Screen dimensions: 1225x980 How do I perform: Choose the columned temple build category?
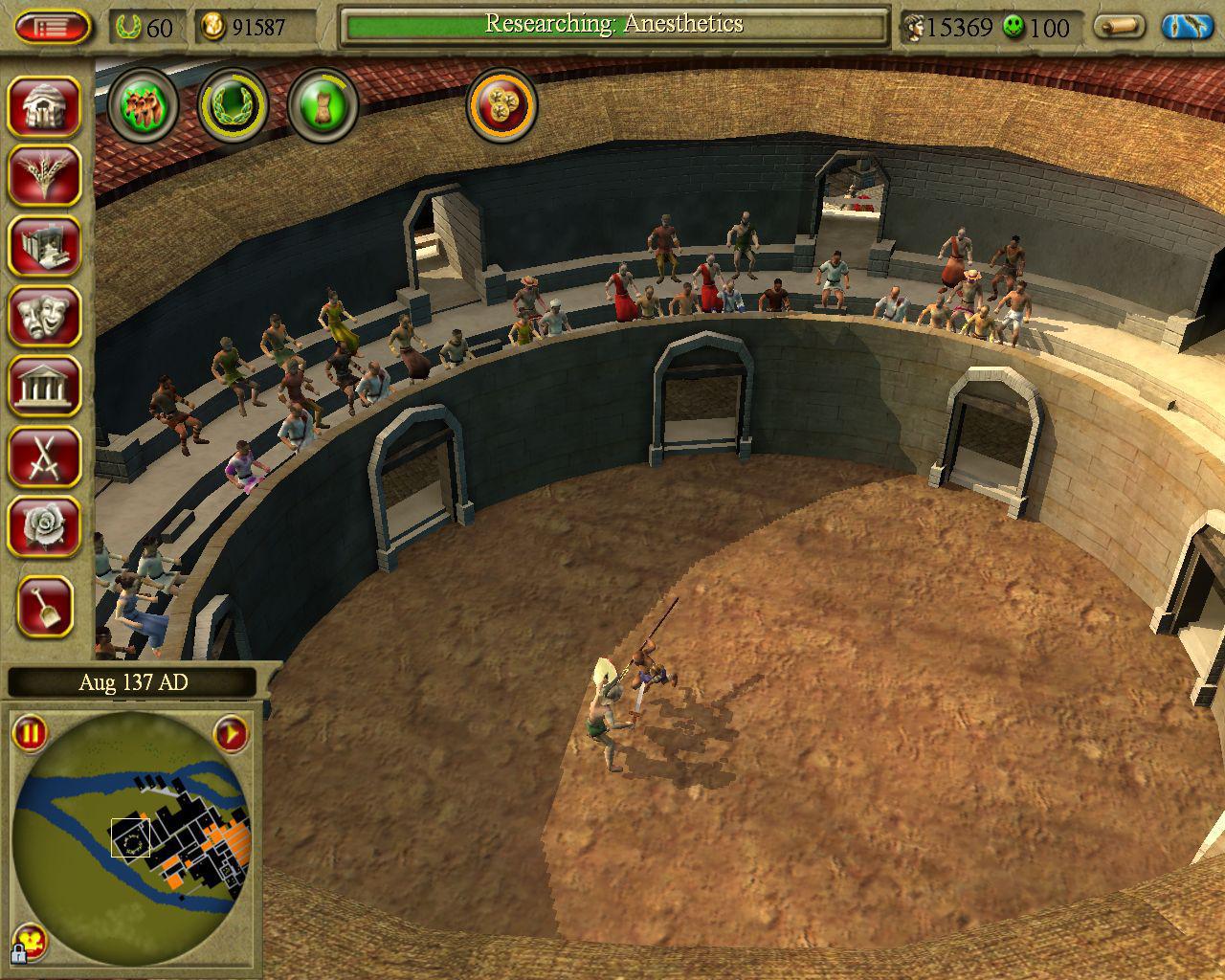click(45, 385)
